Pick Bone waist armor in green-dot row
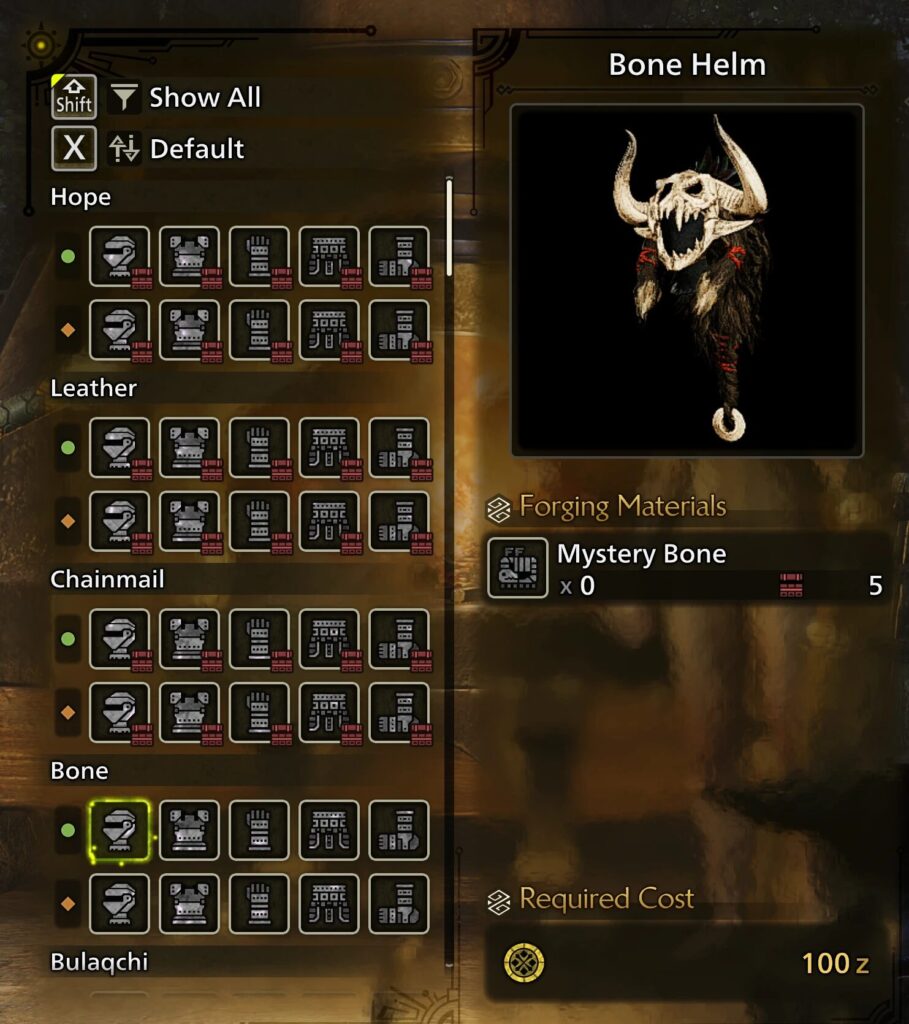 pyautogui.click(x=330, y=830)
